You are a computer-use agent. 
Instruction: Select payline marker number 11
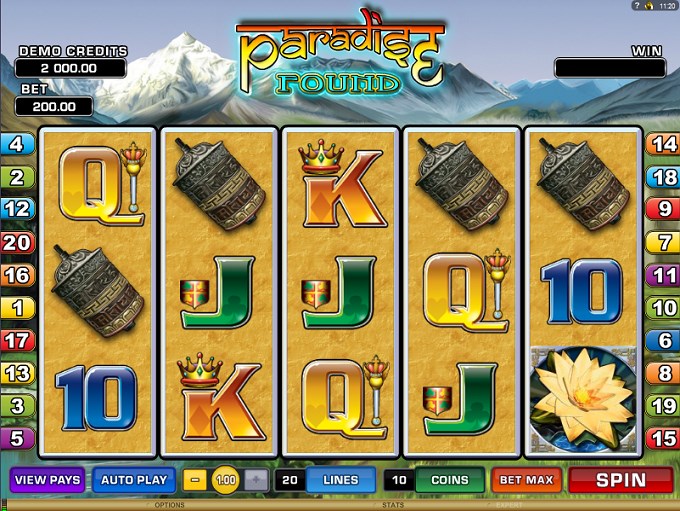[x=664, y=275]
